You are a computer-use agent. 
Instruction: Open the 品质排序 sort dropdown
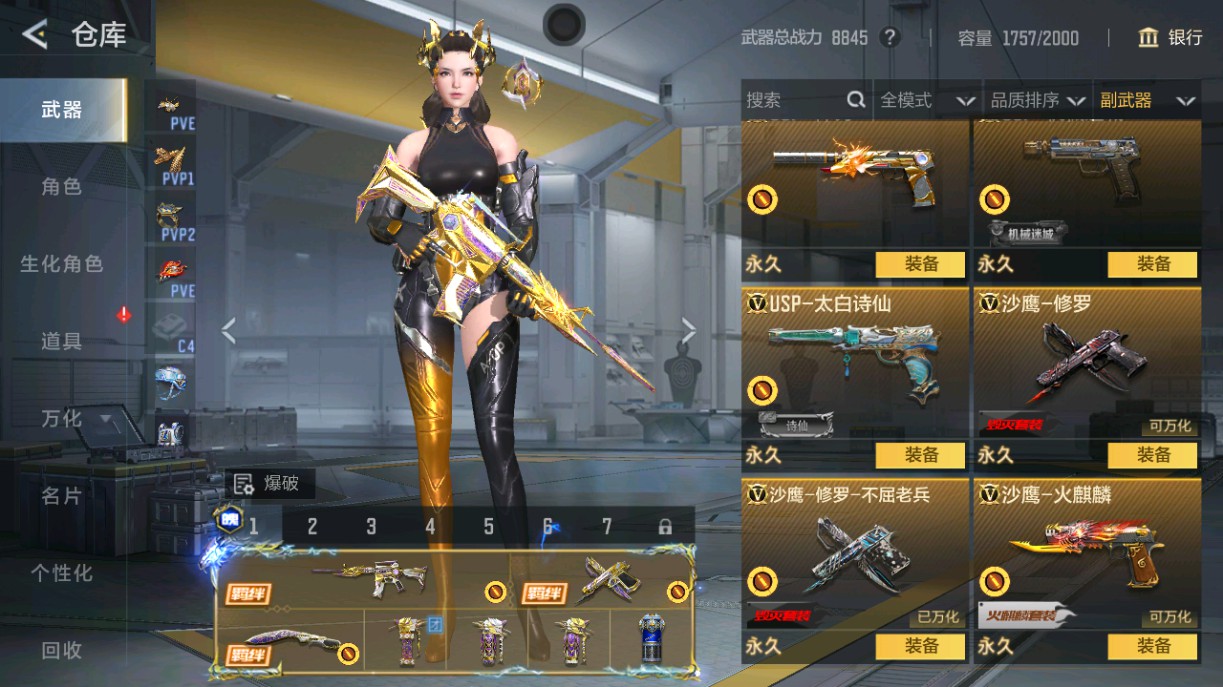(x=1037, y=100)
